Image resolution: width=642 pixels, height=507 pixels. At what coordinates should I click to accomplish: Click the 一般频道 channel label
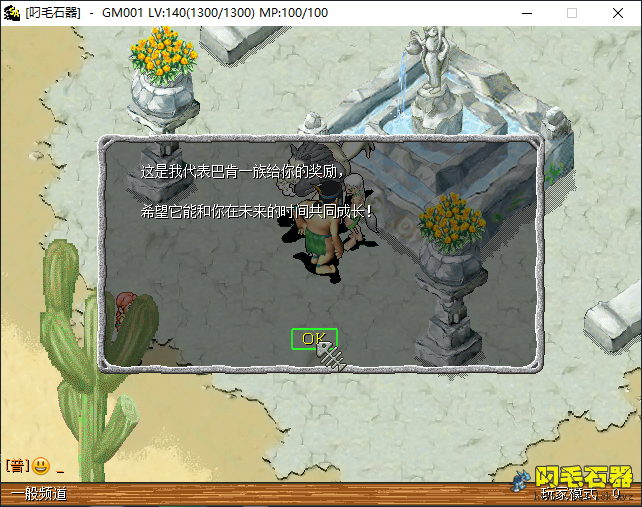(x=39, y=494)
